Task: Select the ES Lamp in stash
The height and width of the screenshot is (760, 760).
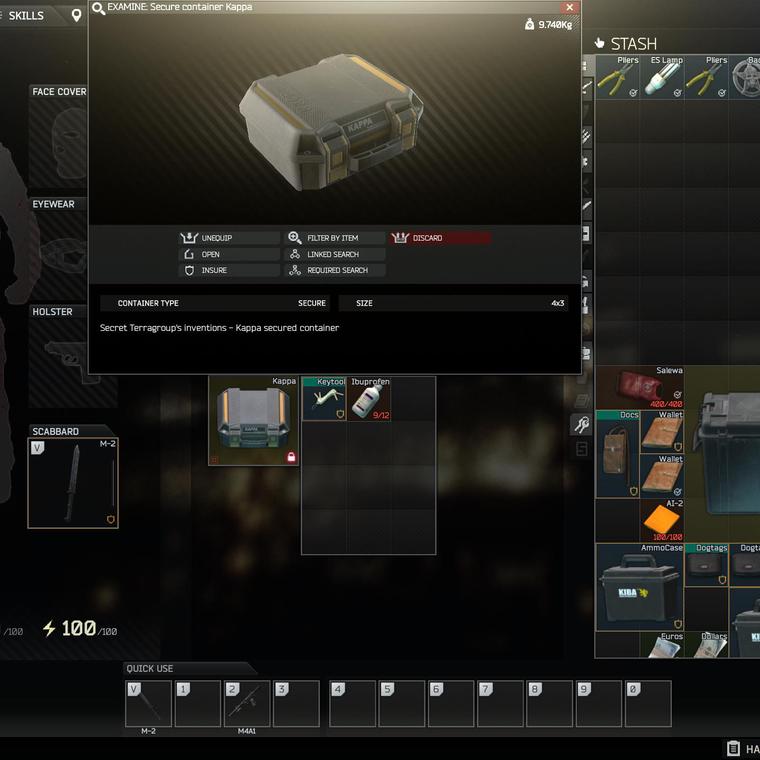Action: [663, 77]
